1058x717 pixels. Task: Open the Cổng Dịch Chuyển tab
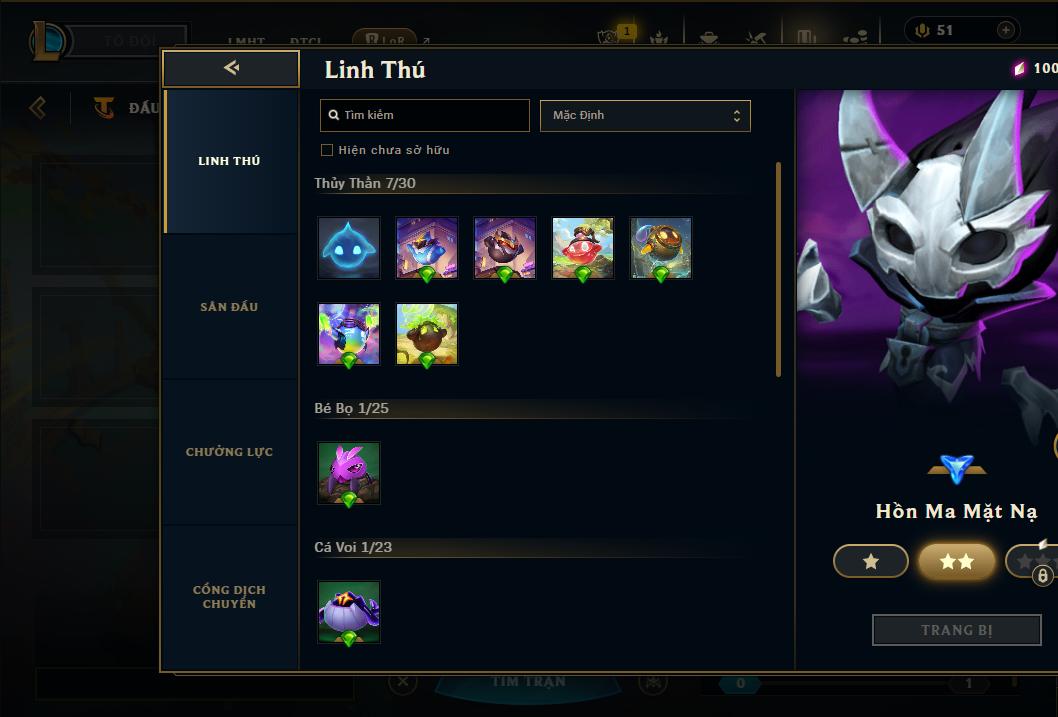pos(229,597)
